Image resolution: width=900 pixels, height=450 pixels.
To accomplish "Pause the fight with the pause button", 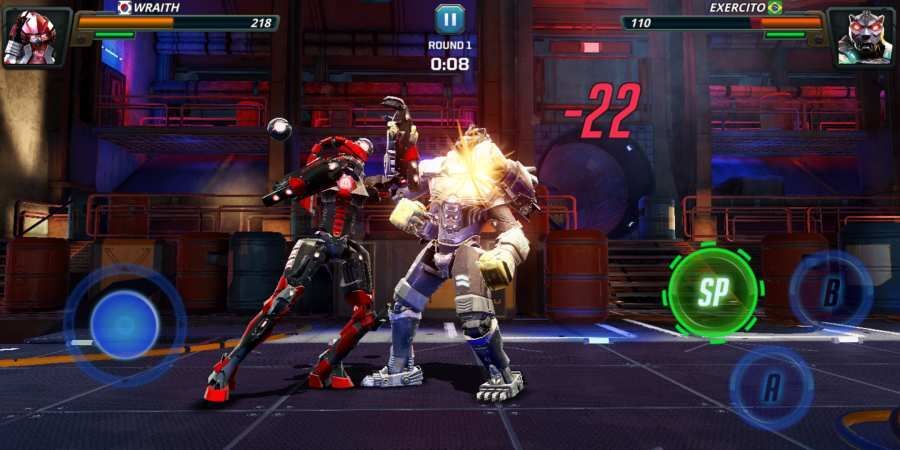I will coord(449,18).
